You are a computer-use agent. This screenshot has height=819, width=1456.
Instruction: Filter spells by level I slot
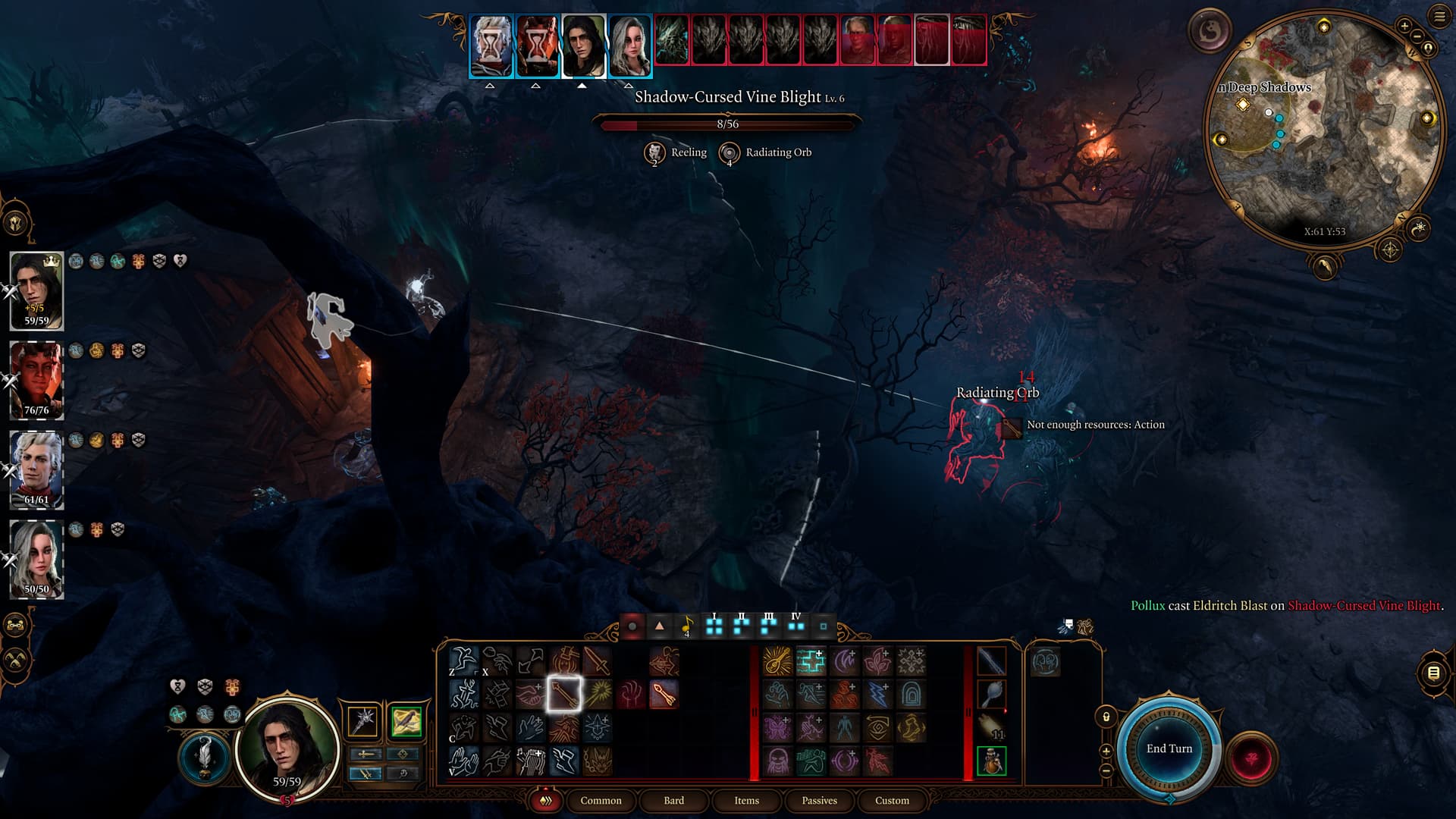coord(714,626)
